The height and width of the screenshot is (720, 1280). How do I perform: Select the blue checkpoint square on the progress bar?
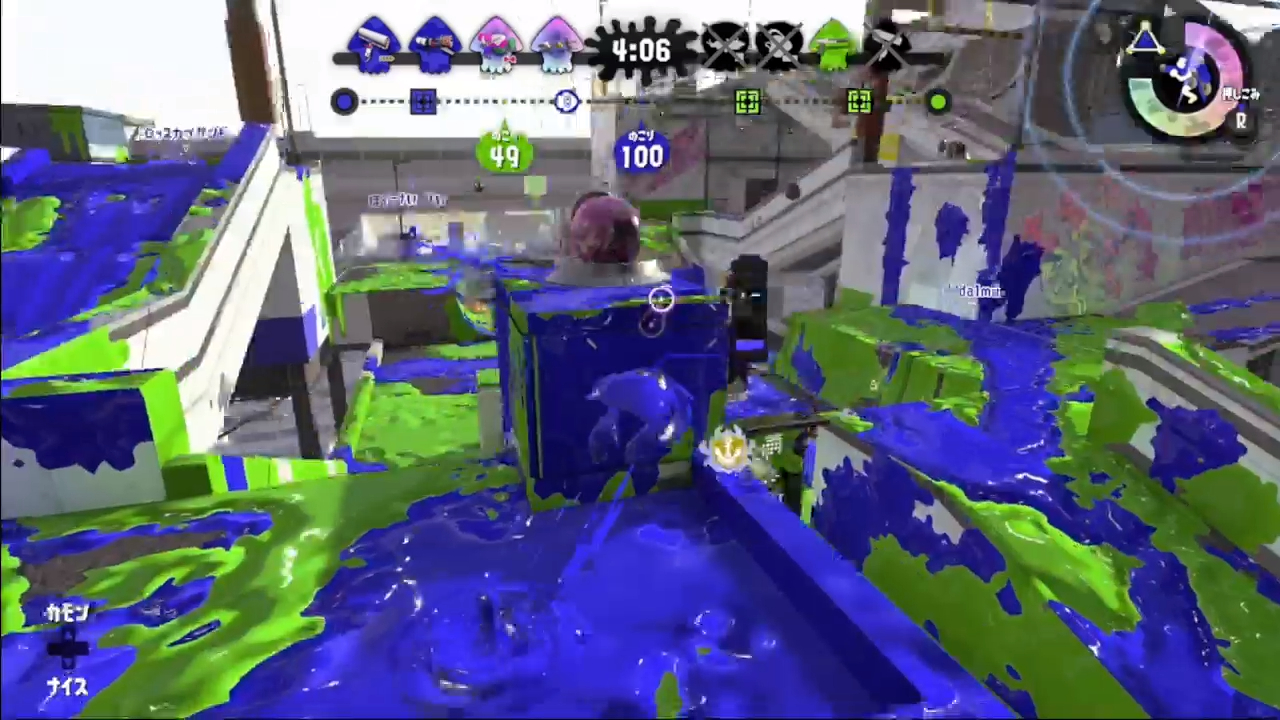(422, 101)
